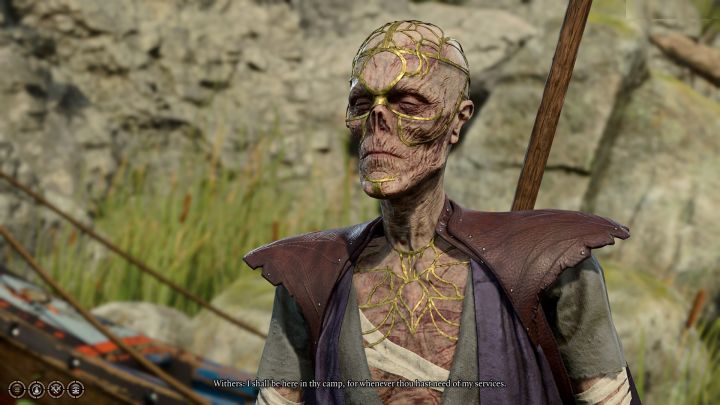Click the crossed swords attack icon

(x=56, y=389)
